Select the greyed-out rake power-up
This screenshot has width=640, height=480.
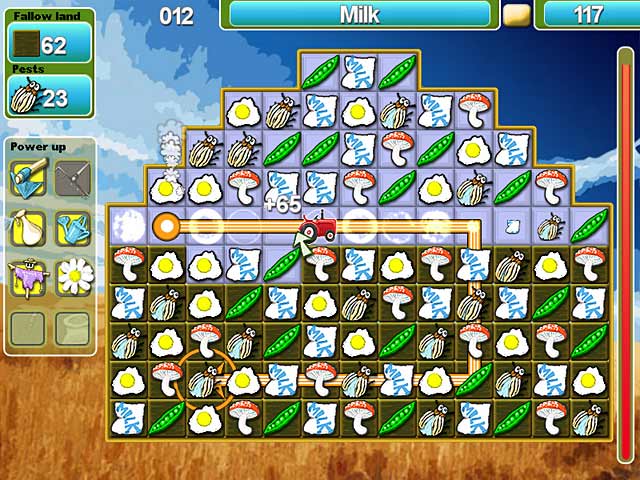tap(72, 180)
